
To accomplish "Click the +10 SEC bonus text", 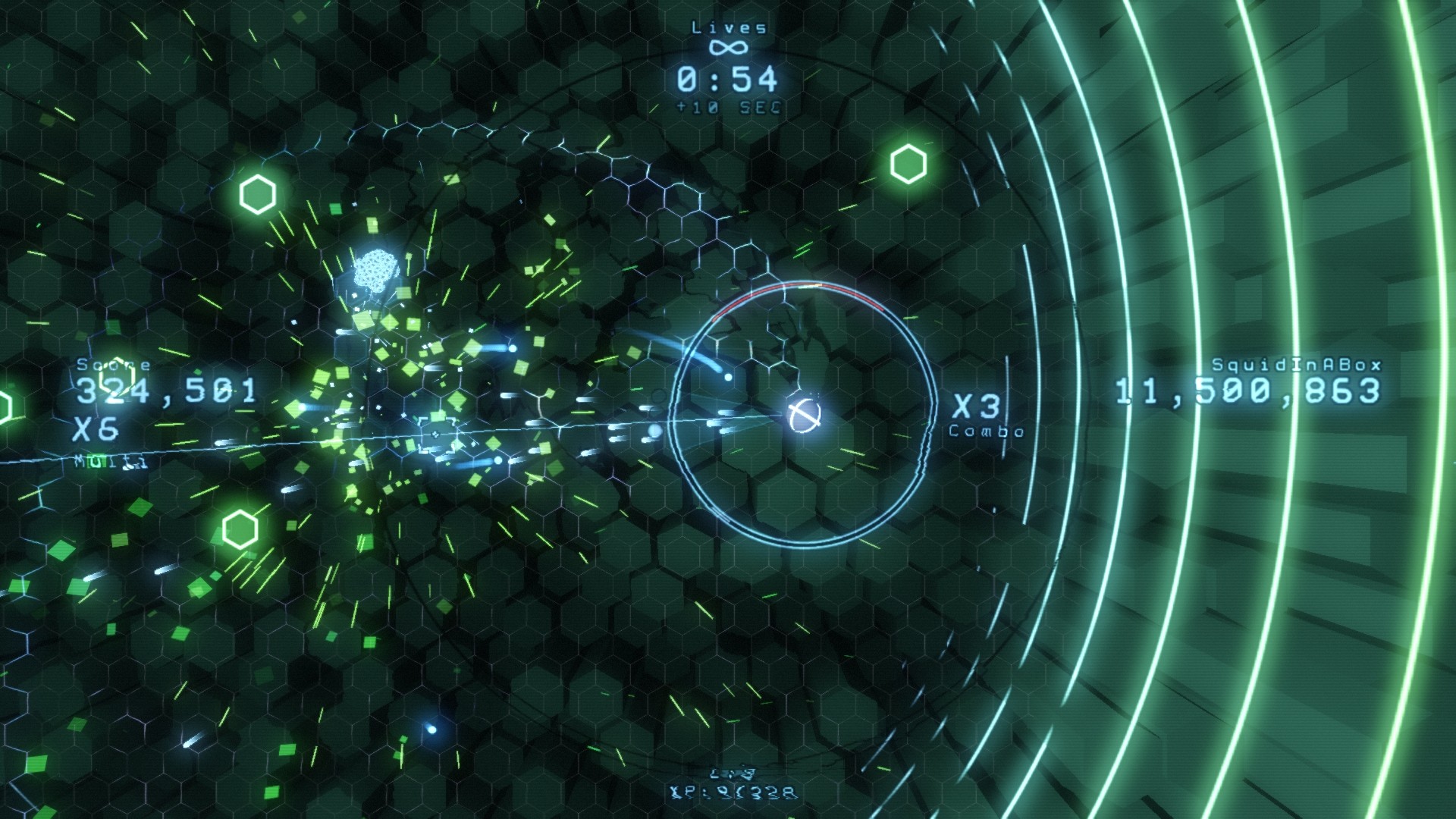I will pyautogui.click(x=730, y=107).
